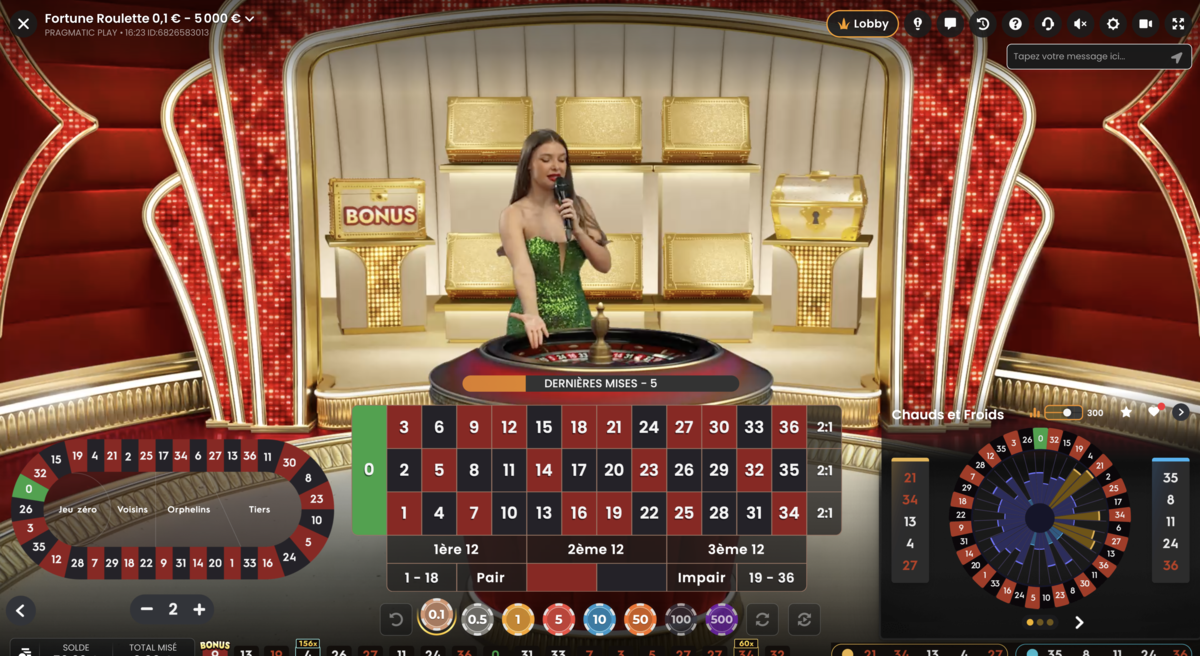Bet on the 1ère 12 dozen
The height and width of the screenshot is (656, 1200).
[456, 549]
